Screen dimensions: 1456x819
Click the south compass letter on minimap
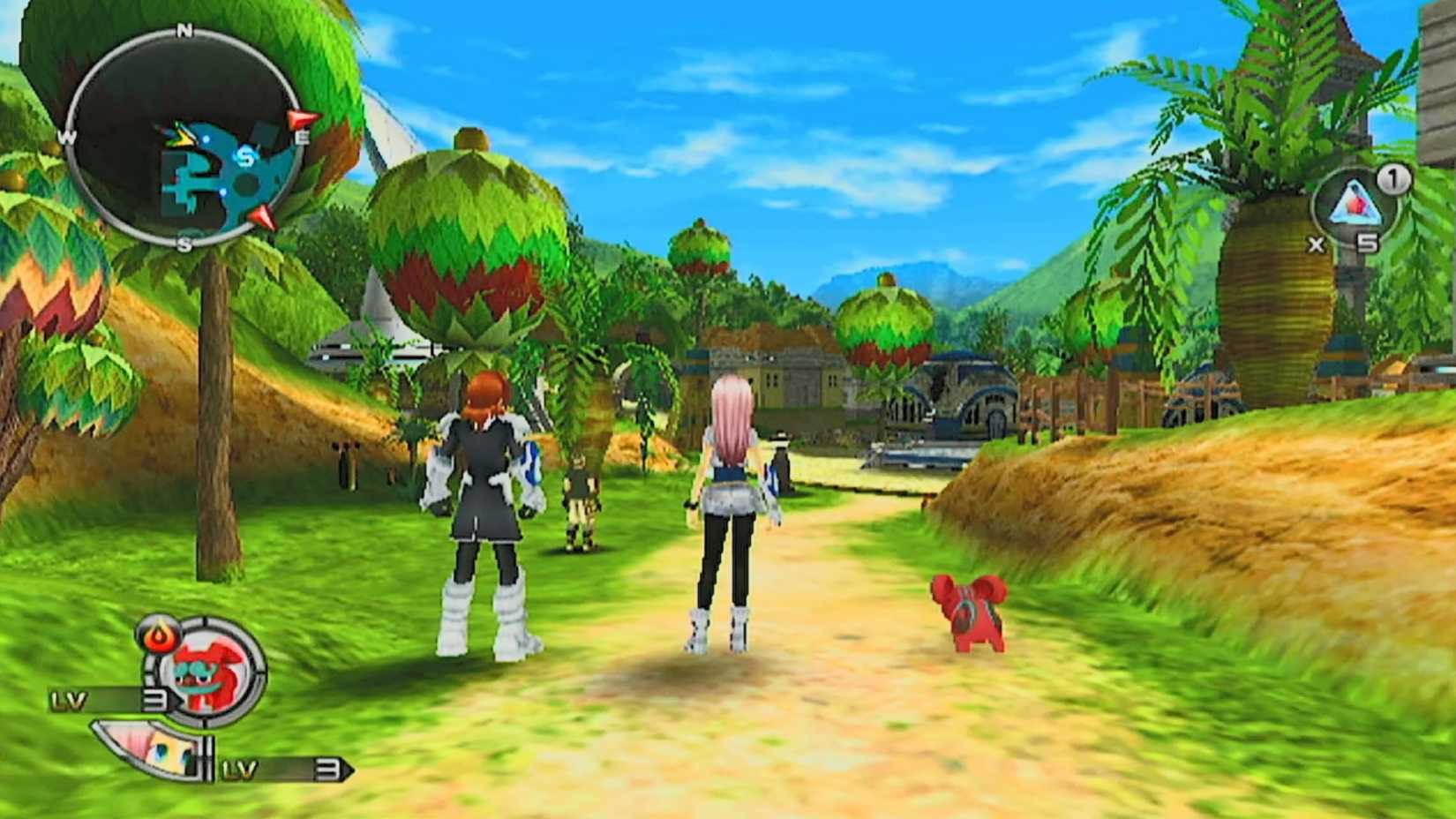coord(184,244)
